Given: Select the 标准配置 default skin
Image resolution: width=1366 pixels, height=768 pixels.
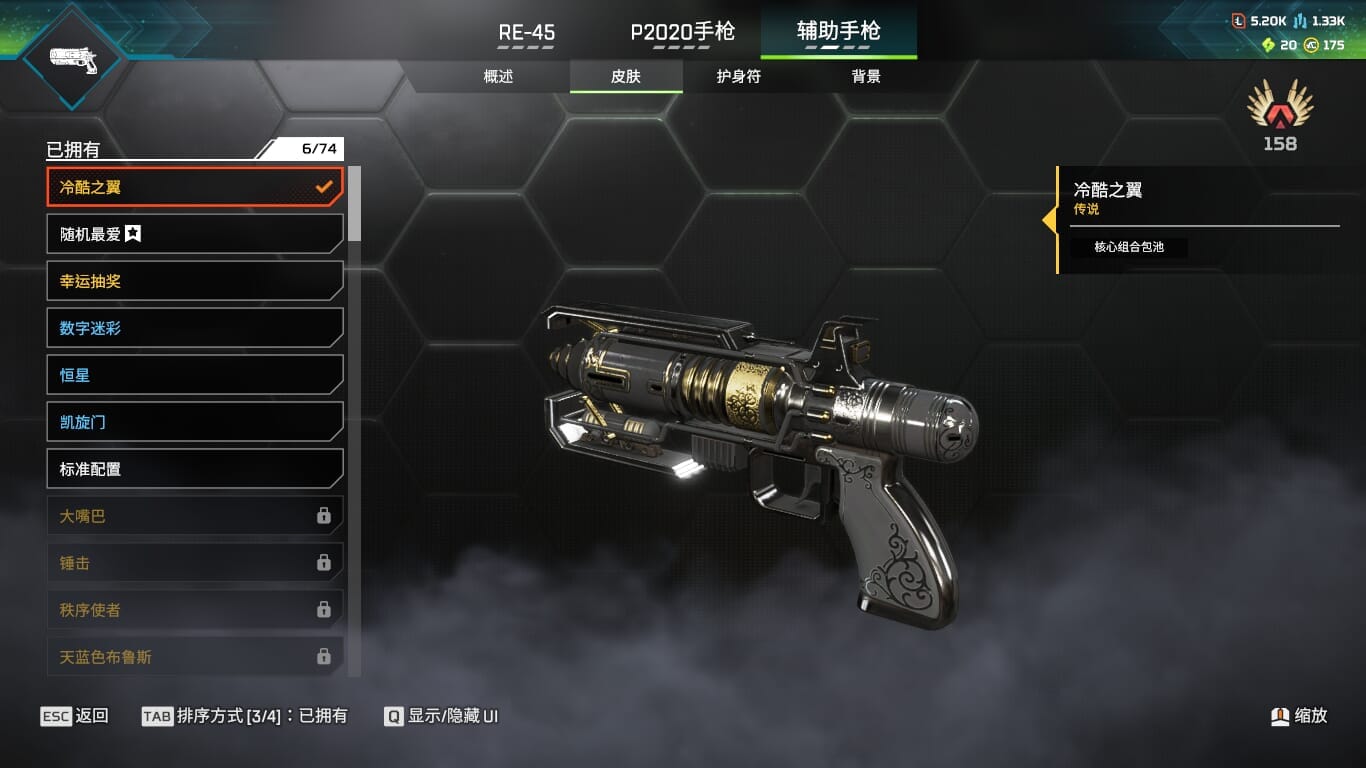Looking at the screenshot, I should (195, 469).
